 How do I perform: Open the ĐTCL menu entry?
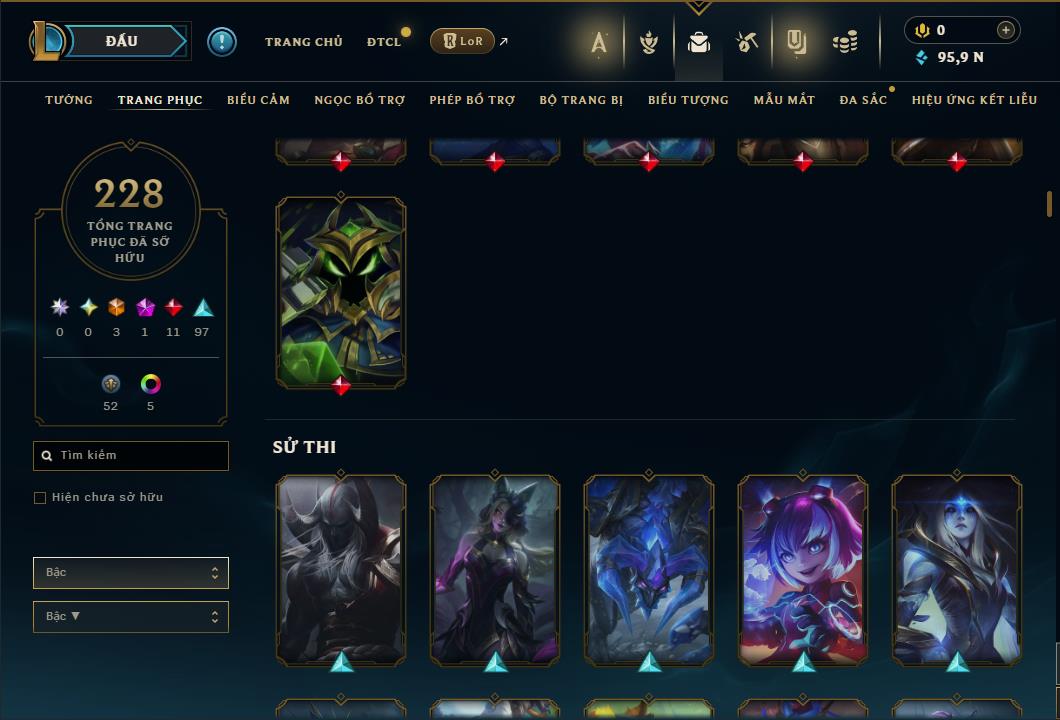tap(383, 42)
